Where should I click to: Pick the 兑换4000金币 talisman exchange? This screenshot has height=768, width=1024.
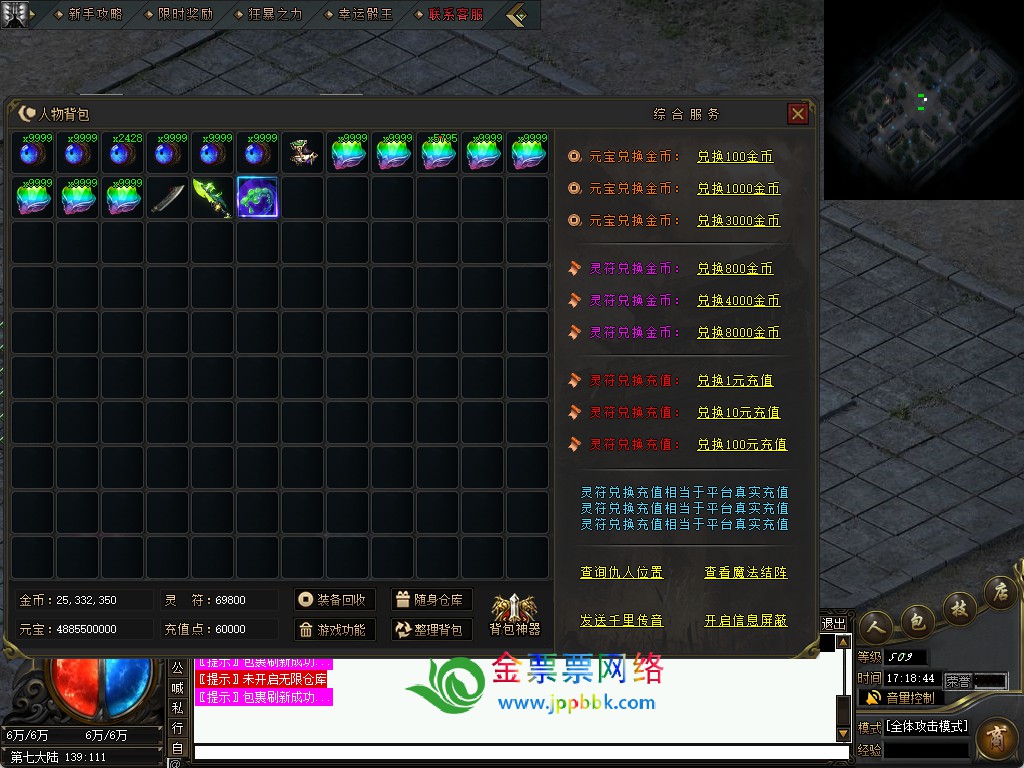pyautogui.click(x=738, y=301)
